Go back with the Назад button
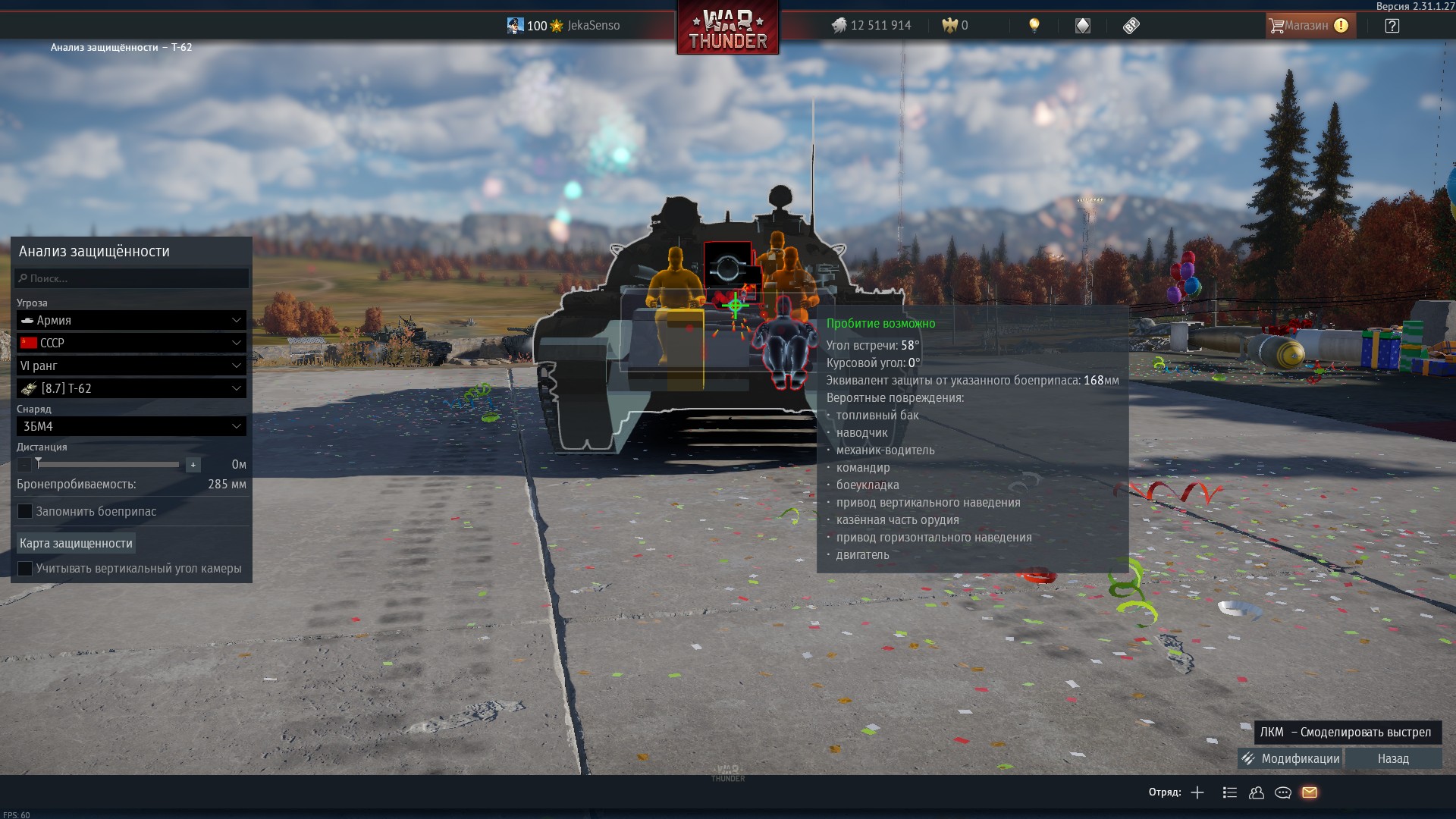Image resolution: width=1456 pixels, height=819 pixels. click(x=1393, y=758)
